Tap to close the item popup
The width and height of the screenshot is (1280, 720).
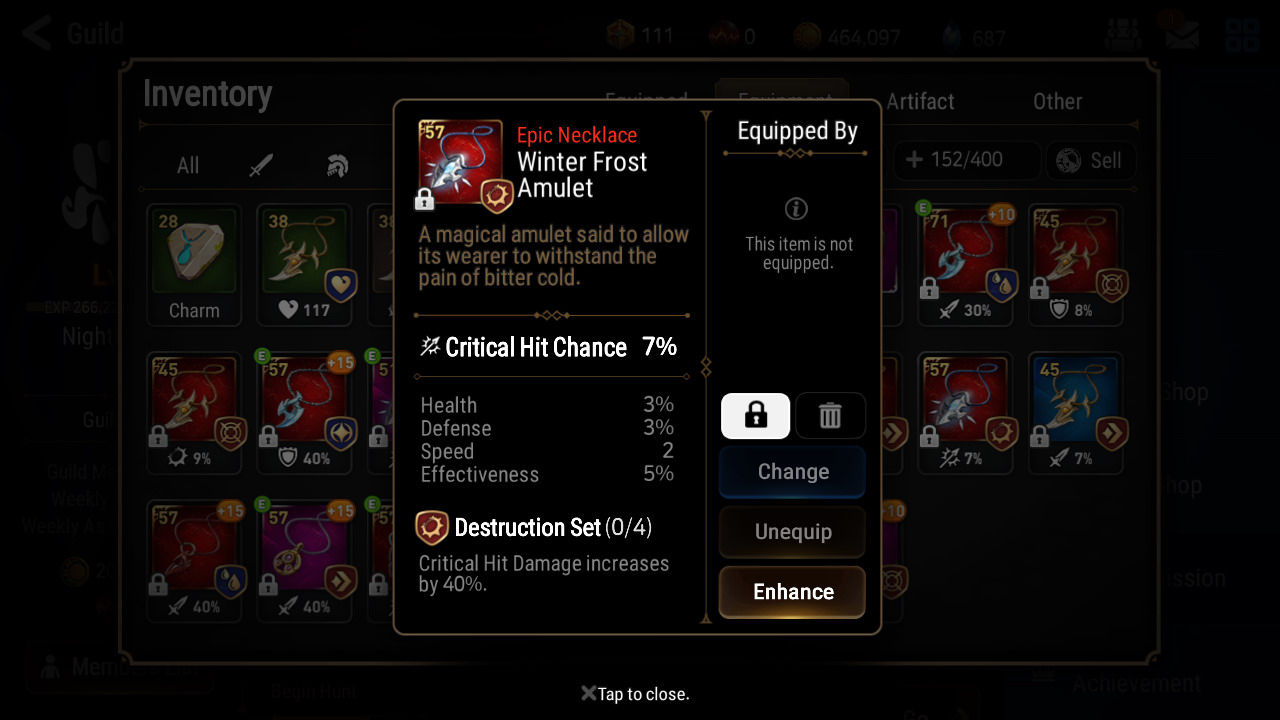636,694
